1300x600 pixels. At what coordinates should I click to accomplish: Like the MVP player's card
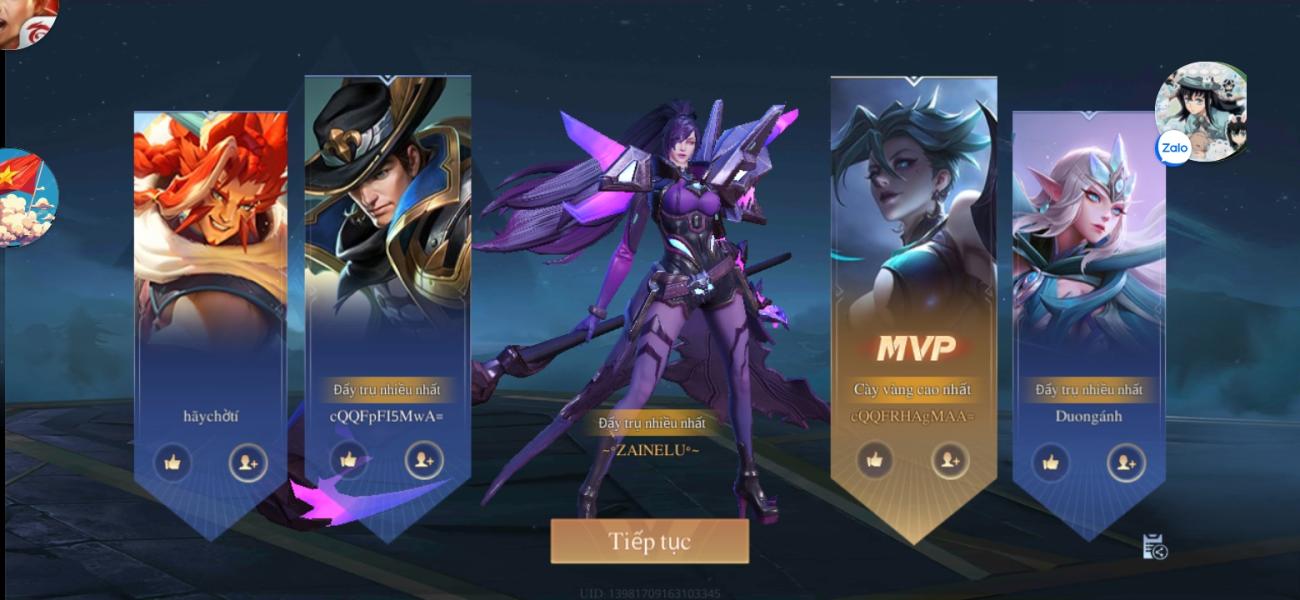[875, 460]
